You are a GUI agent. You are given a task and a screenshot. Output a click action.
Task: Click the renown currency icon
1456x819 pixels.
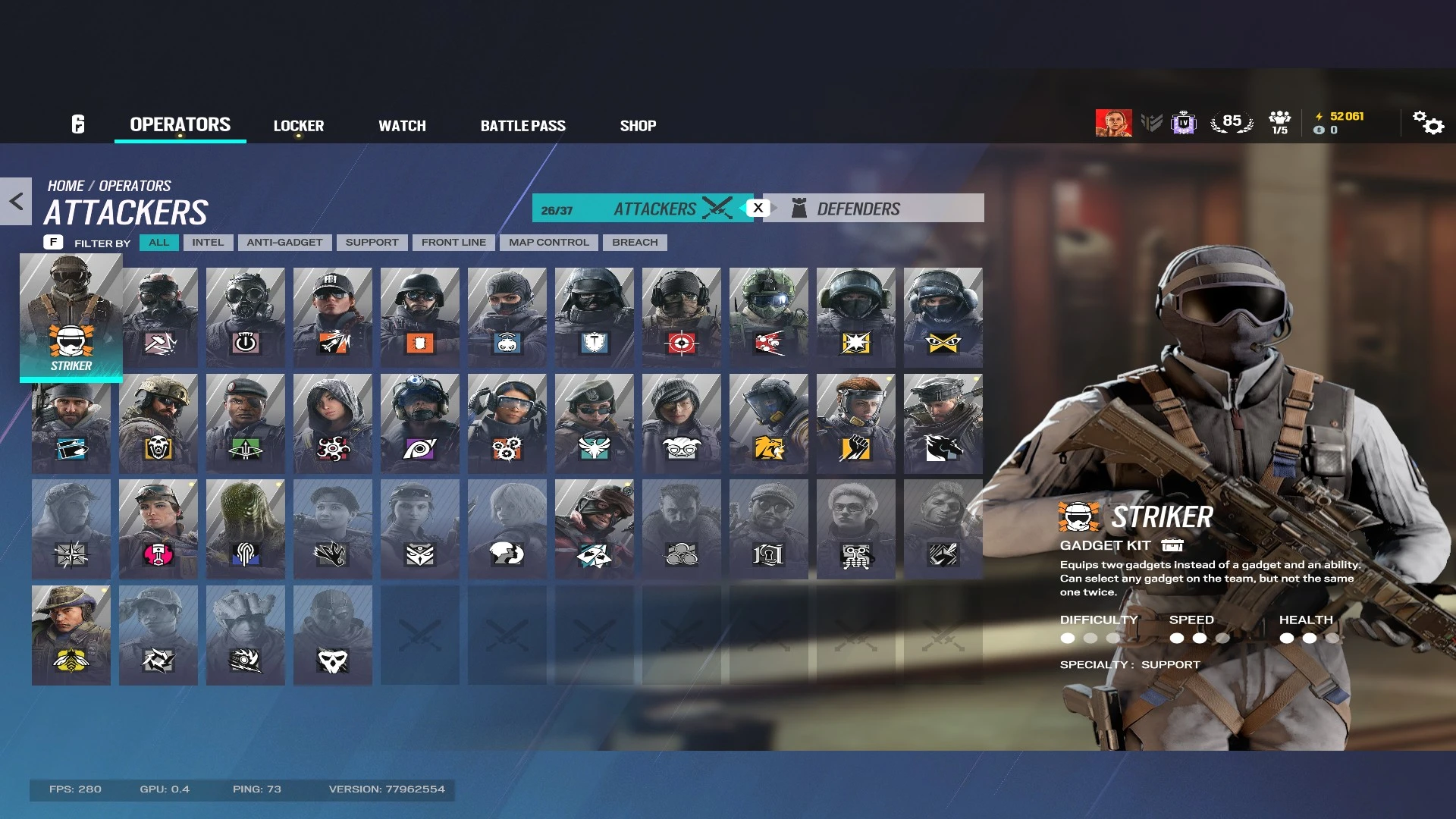pyautogui.click(x=1318, y=116)
